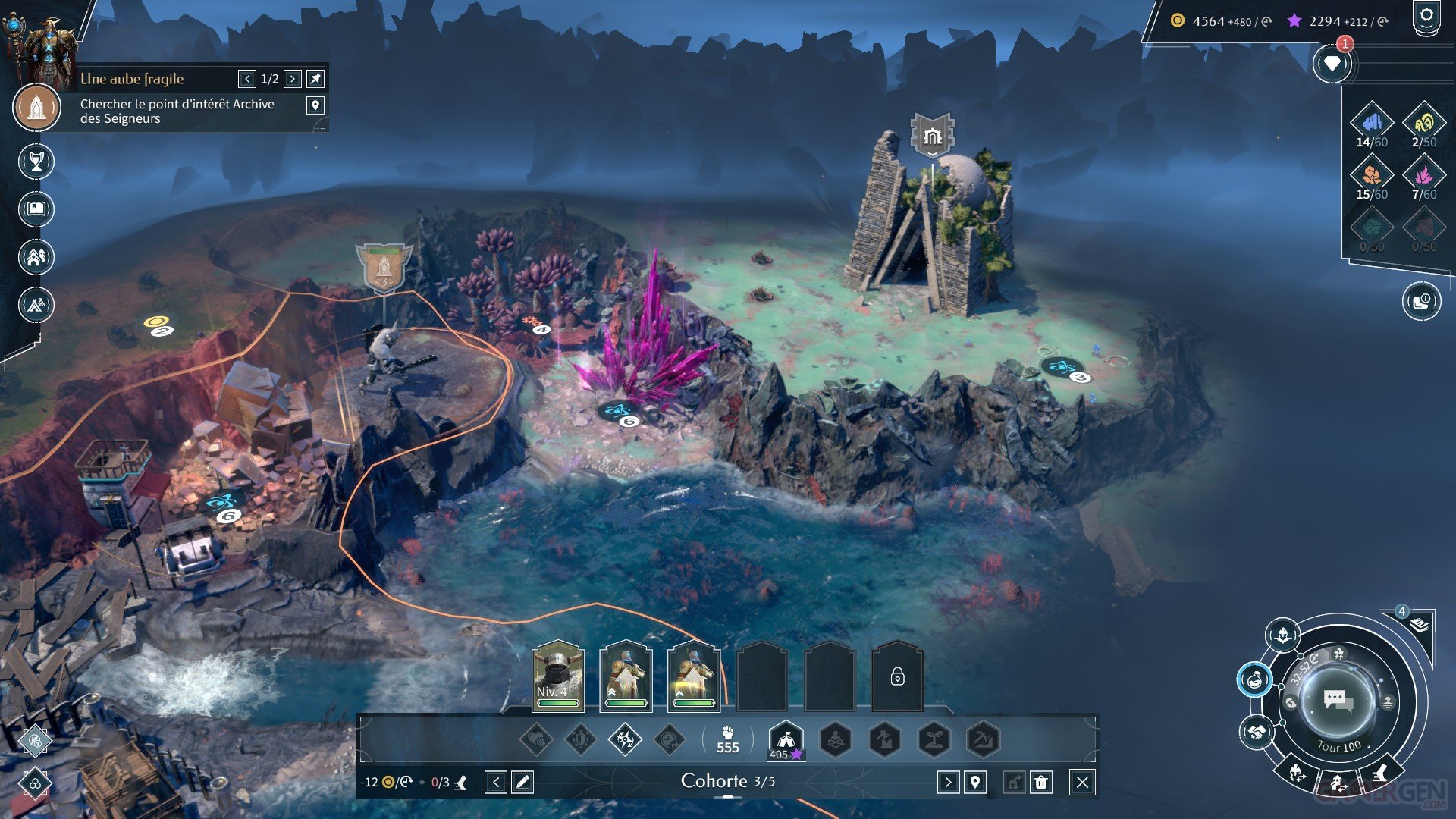Open the trophy victory screen
Screen dimensions: 1456x819
[x=36, y=162]
